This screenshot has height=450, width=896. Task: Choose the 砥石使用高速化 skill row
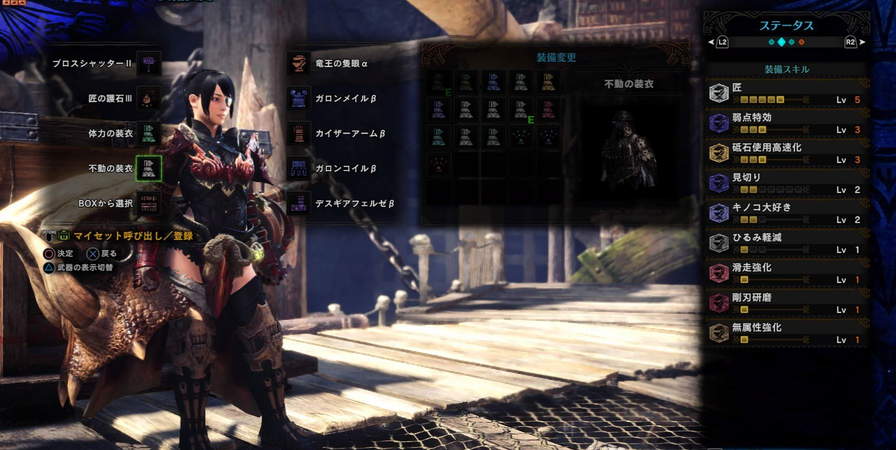[x=785, y=153]
